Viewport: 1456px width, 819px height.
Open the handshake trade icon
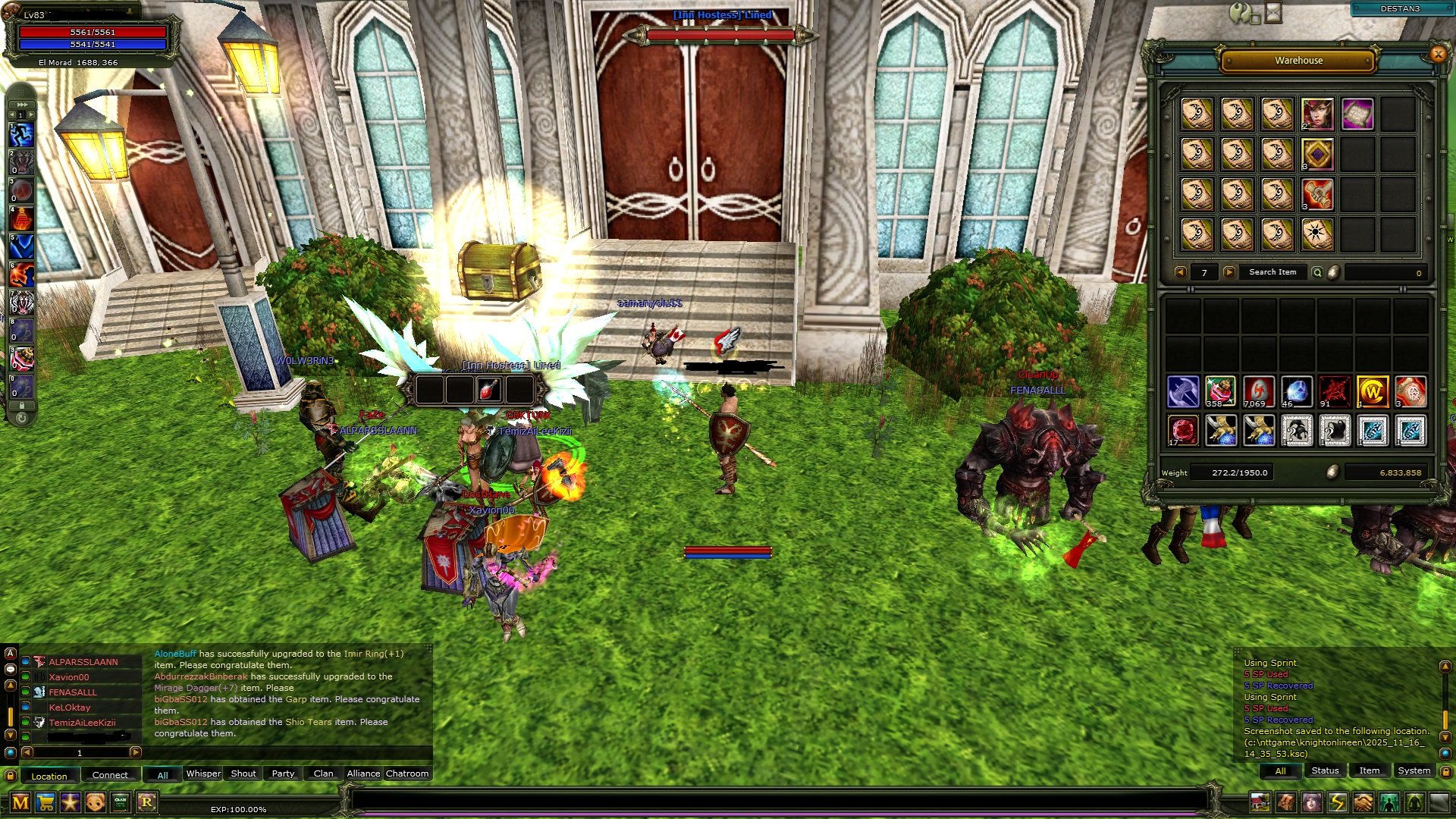click(1363, 802)
